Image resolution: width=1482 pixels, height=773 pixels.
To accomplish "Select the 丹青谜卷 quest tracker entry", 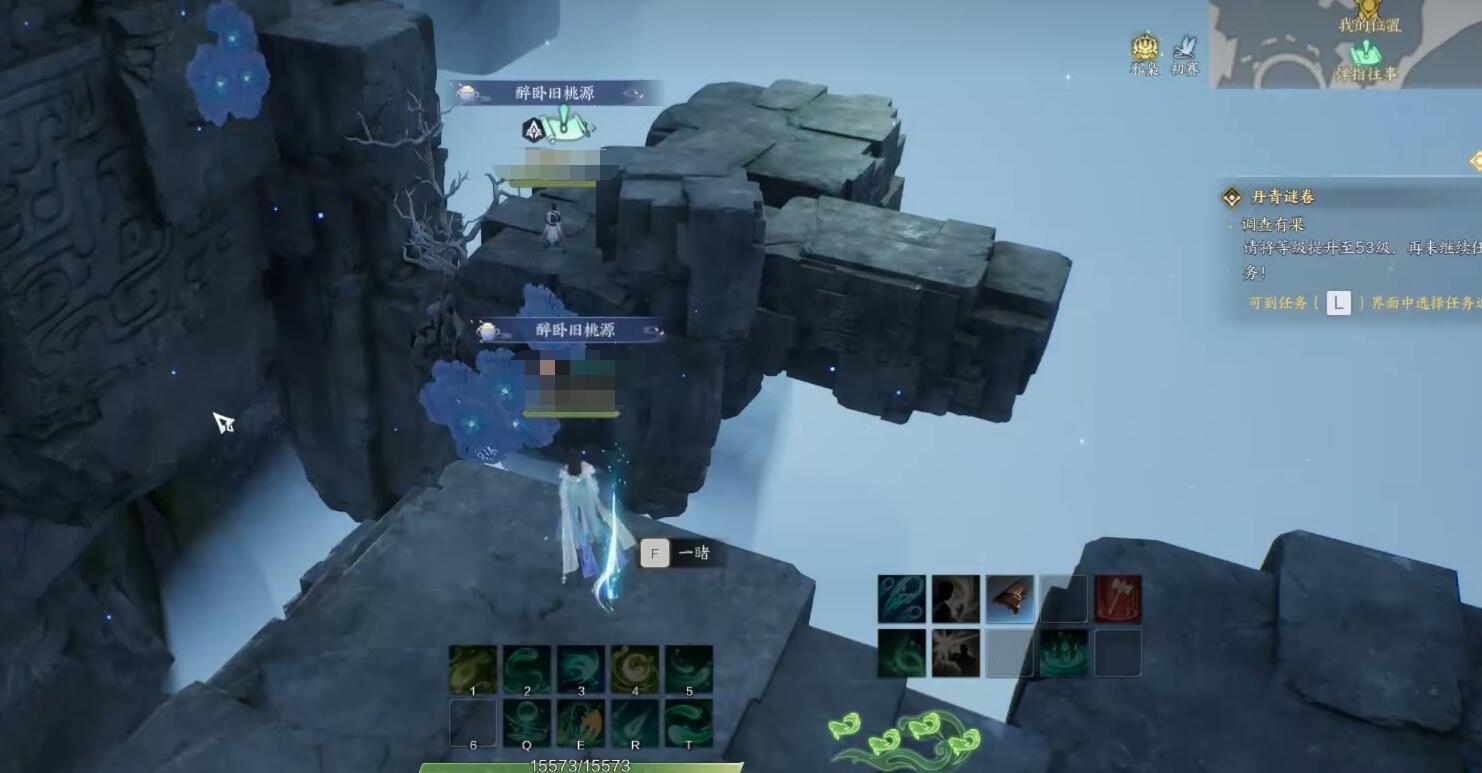I will point(1283,197).
